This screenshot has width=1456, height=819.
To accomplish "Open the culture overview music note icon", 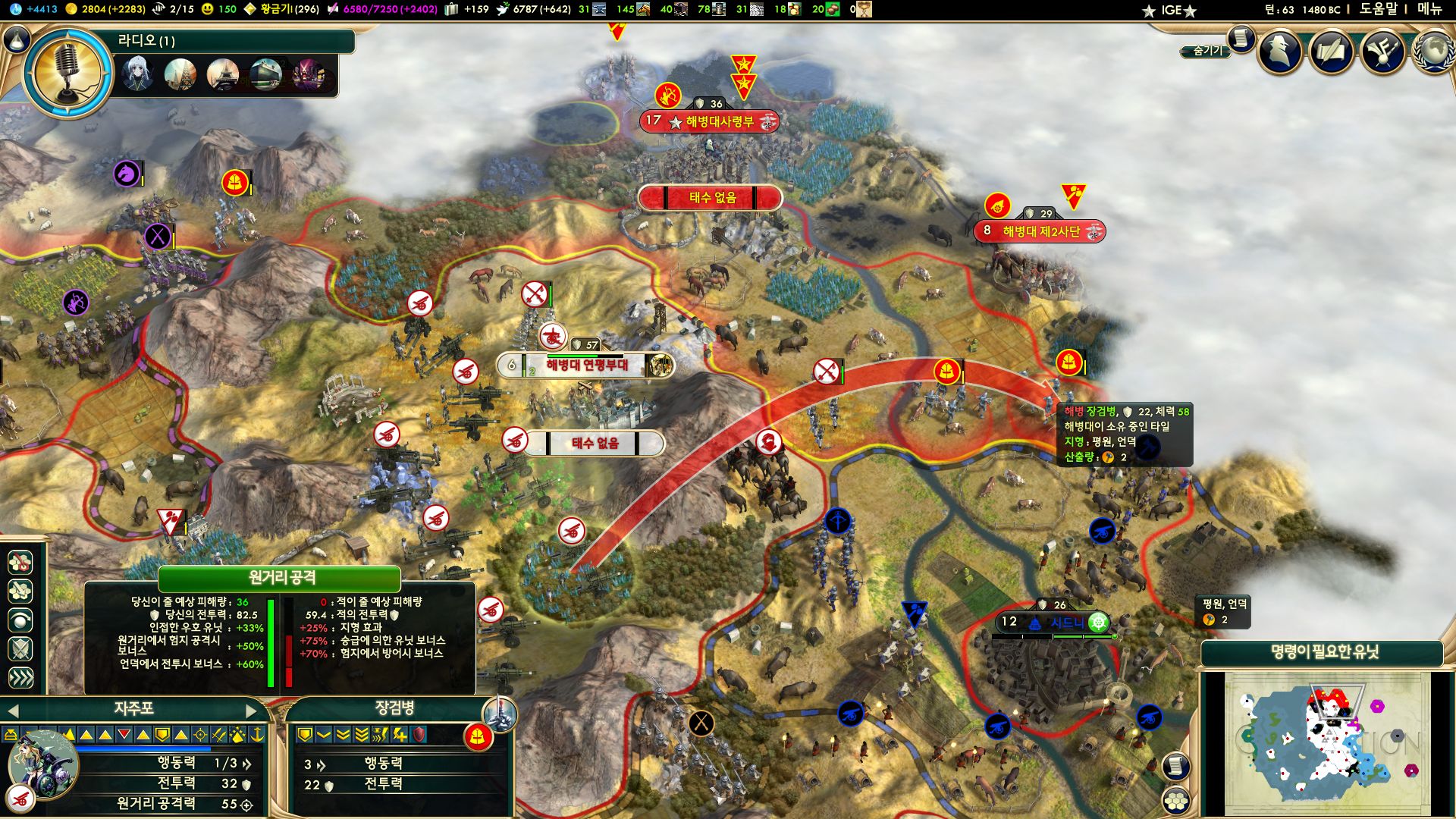I will click(x=1383, y=52).
